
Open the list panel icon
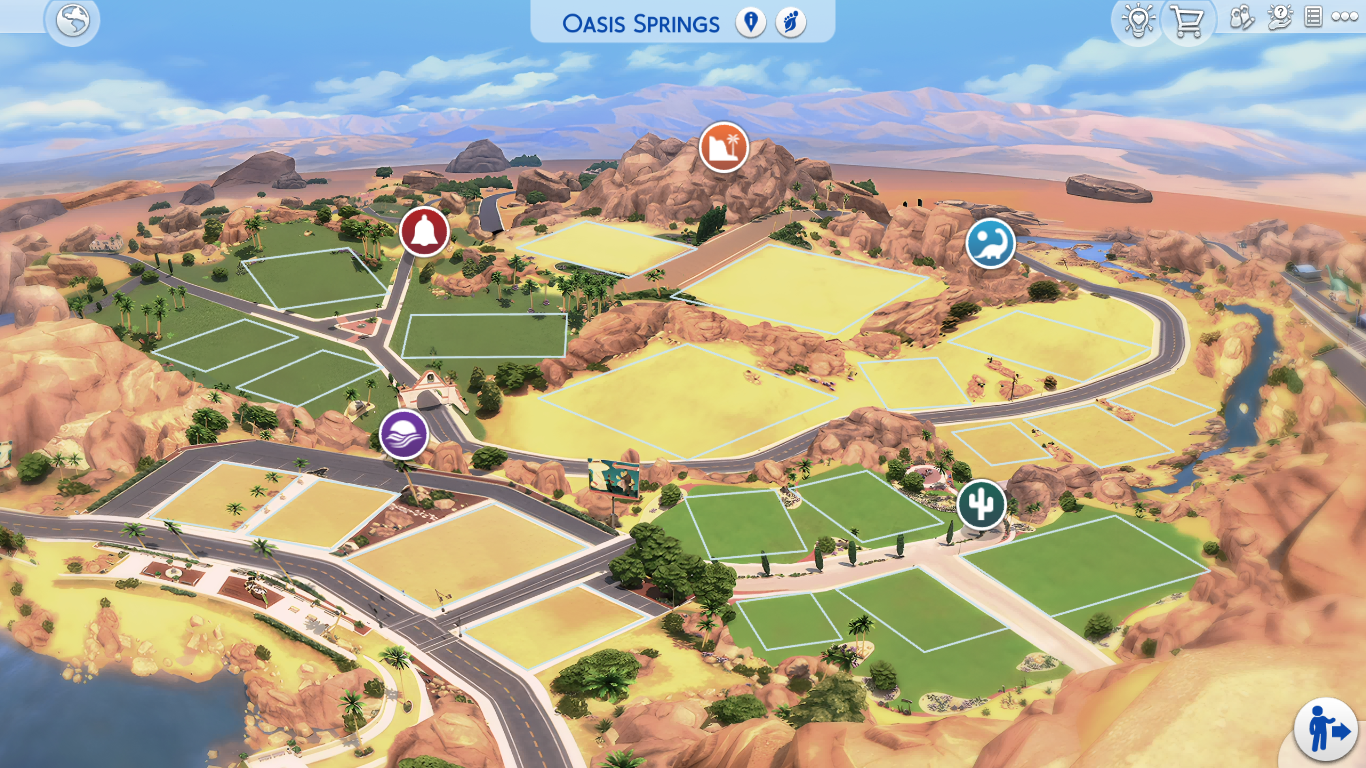tap(1314, 17)
